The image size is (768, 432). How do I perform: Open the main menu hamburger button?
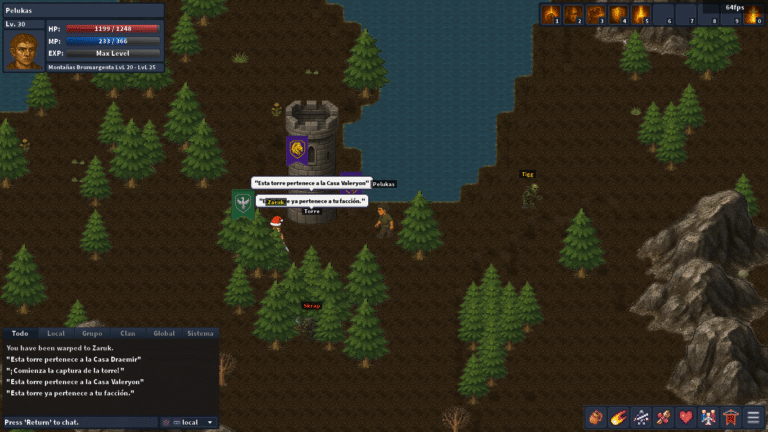click(x=754, y=417)
